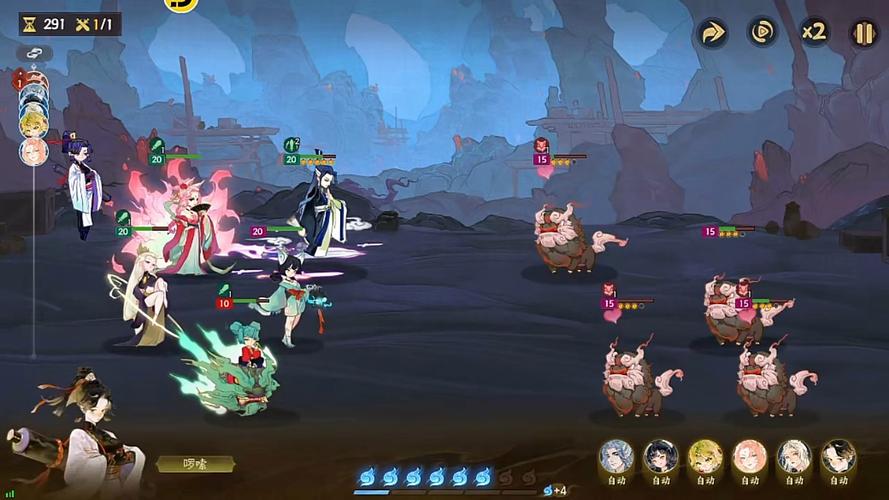
Task: Select the blonde portrait in turn order
Action: 33,123
